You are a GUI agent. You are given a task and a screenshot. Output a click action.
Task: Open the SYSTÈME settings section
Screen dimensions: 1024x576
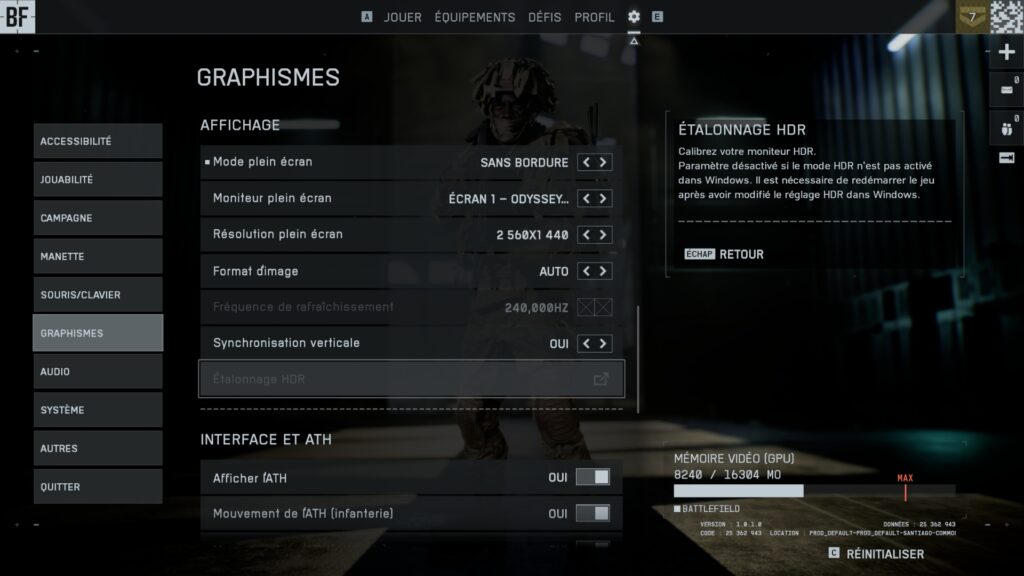pyautogui.click(x=97, y=410)
